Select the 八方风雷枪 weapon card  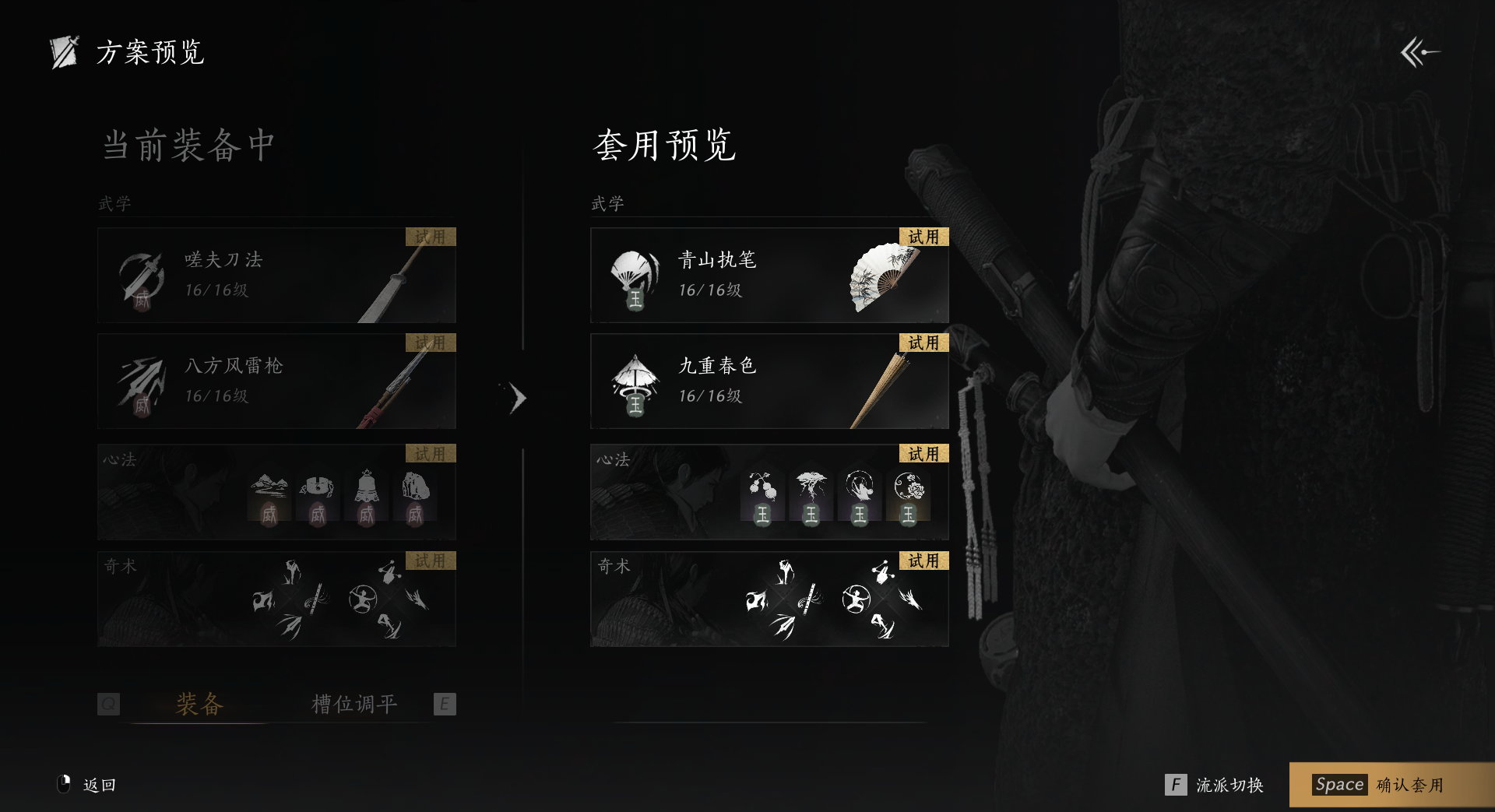pyautogui.click(x=276, y=381)
